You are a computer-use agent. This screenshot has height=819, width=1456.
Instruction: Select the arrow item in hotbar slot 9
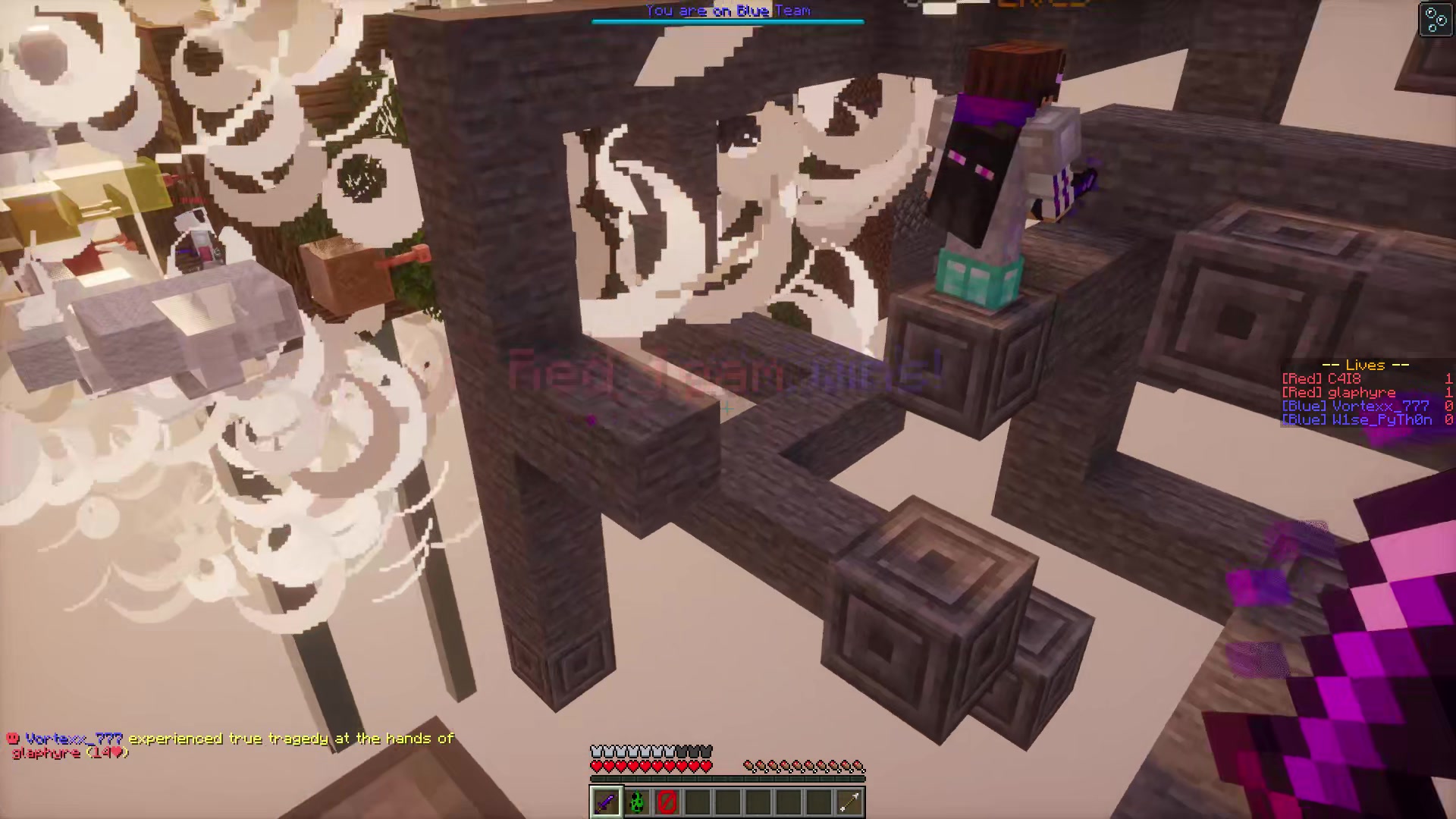pyautogui.click(x=848, y=802)
